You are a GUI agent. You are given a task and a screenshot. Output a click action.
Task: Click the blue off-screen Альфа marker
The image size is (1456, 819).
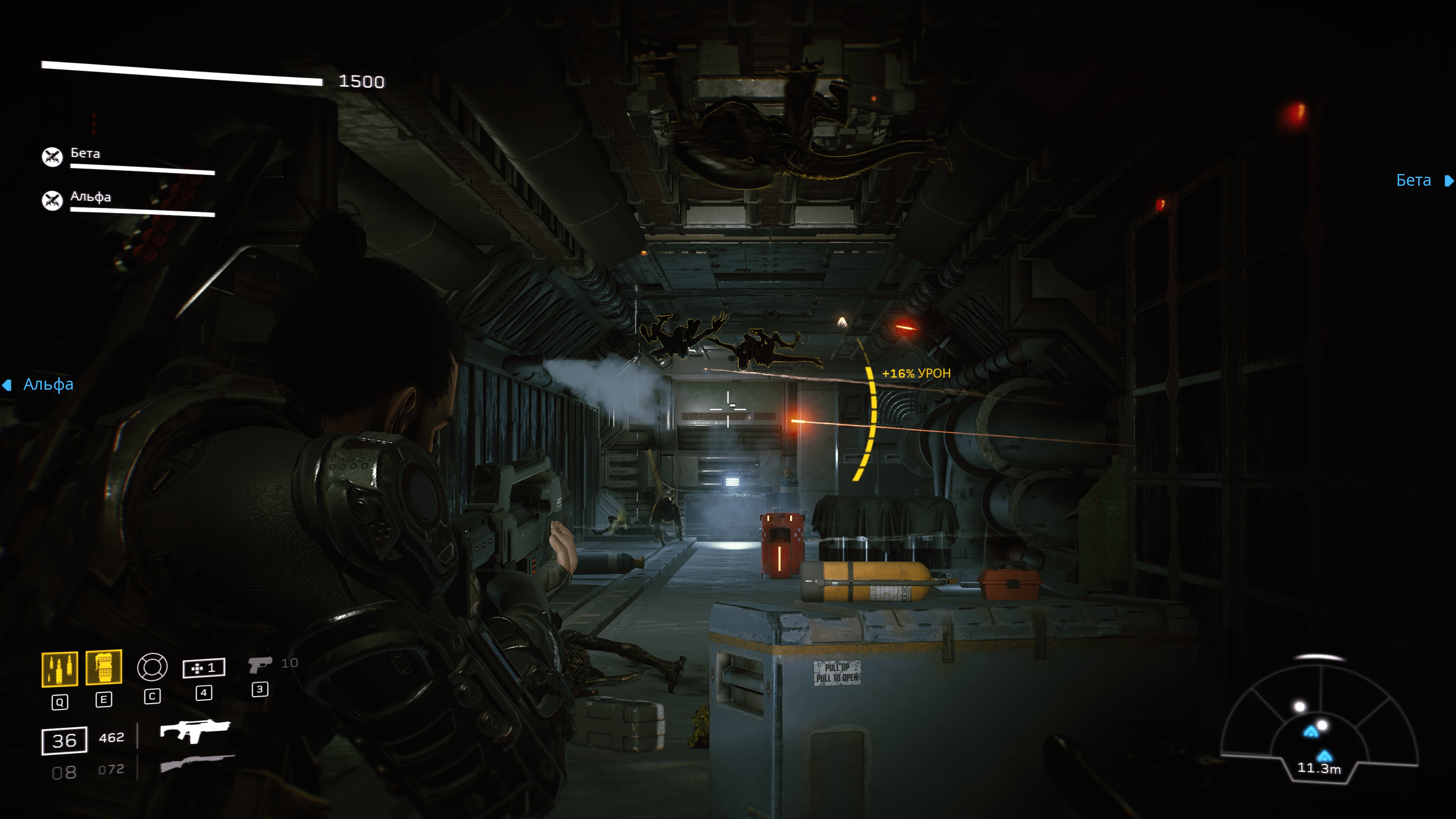(39, 385)
